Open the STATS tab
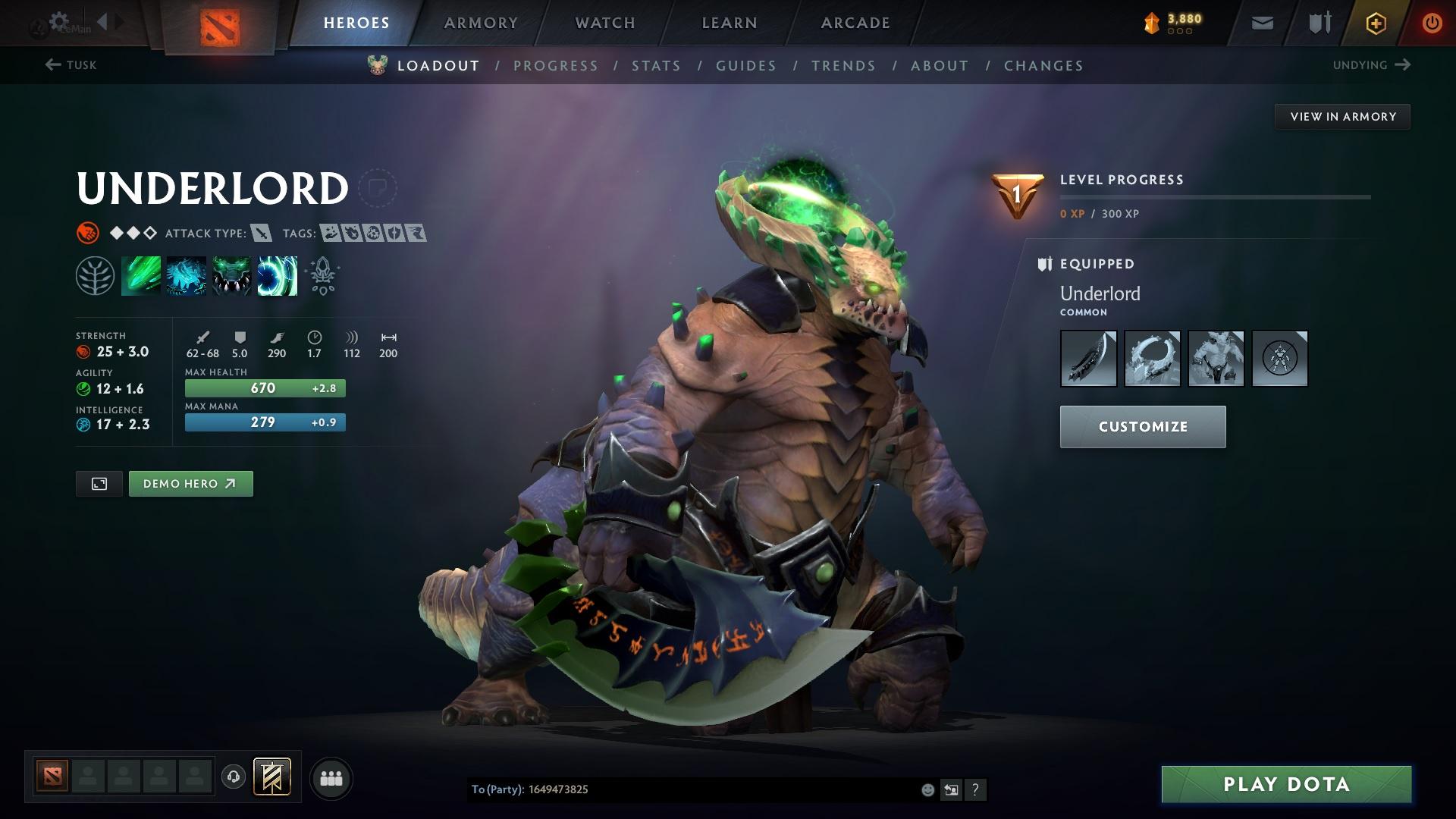 point(656,66)
